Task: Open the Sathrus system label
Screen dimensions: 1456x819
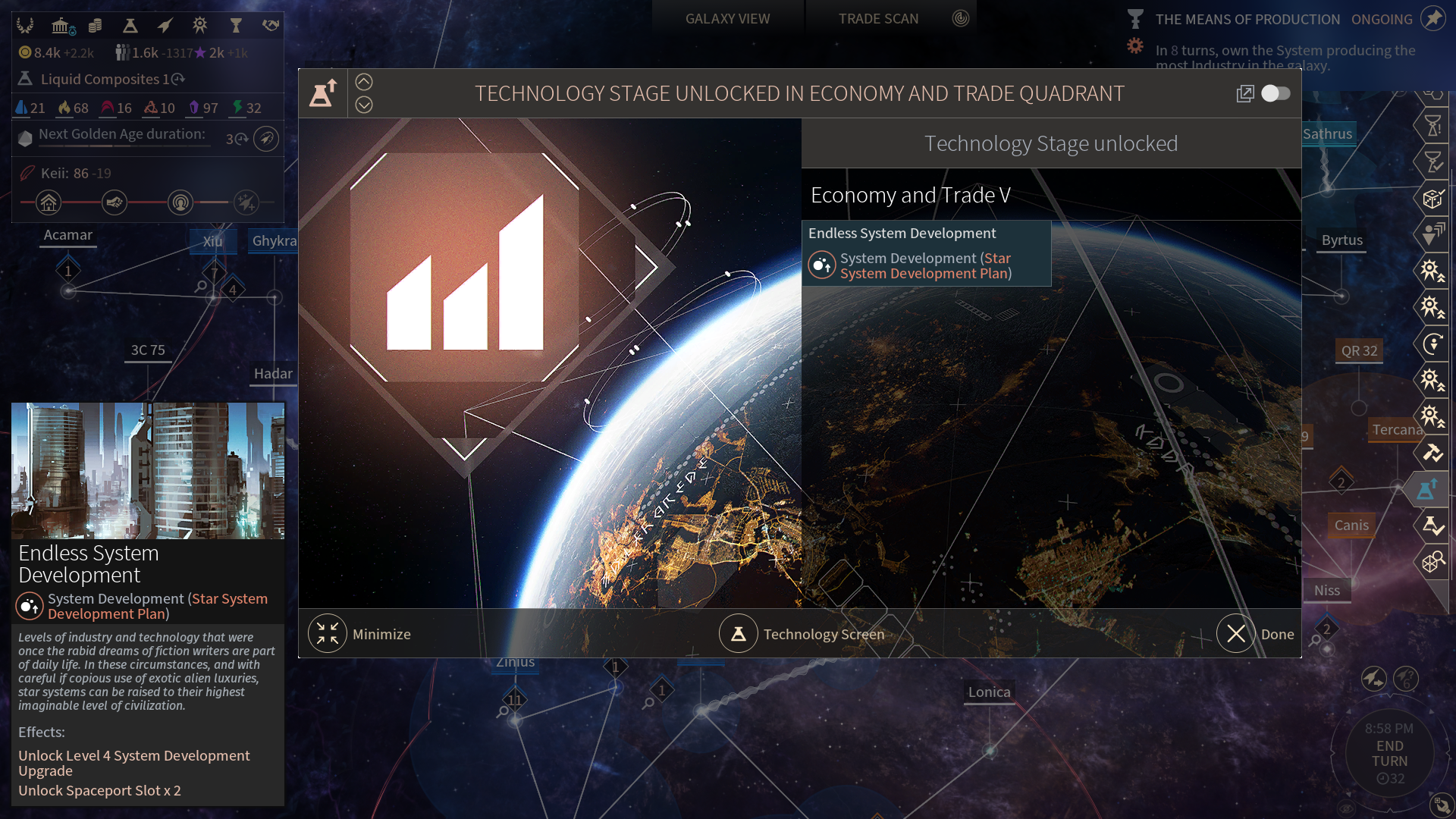Action: pos(1327,134)
